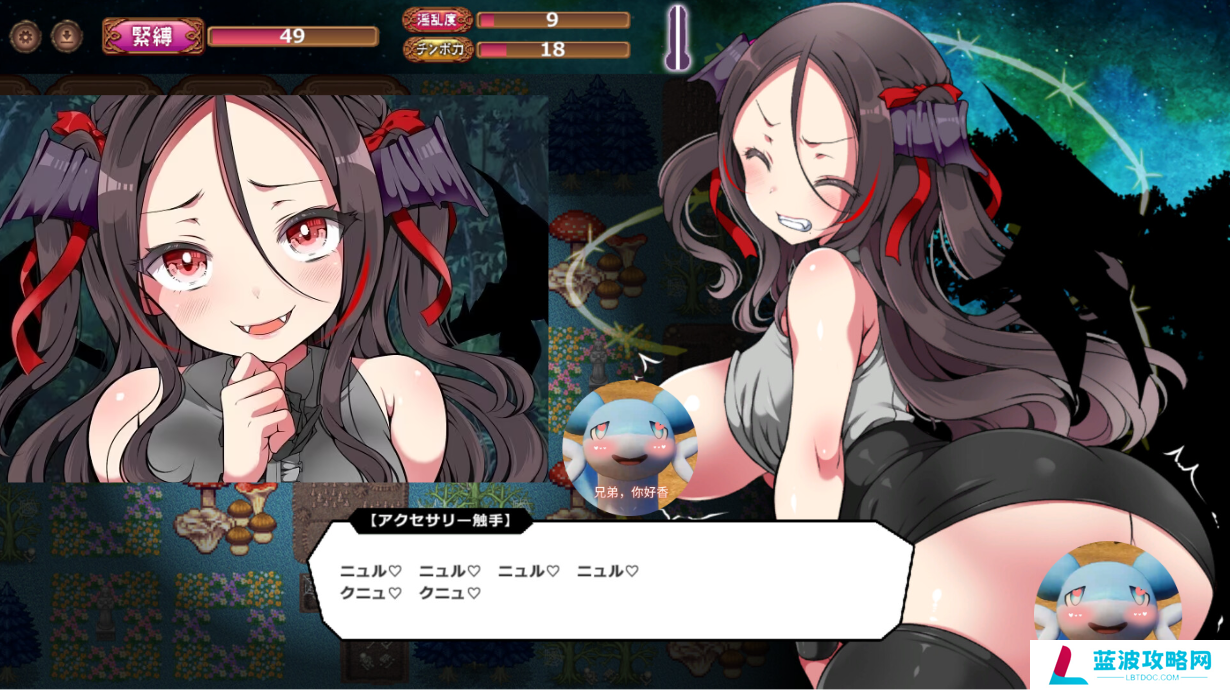Click the download arrow save icon
This screenshot has width=1230, height=690.
(66, 37)
